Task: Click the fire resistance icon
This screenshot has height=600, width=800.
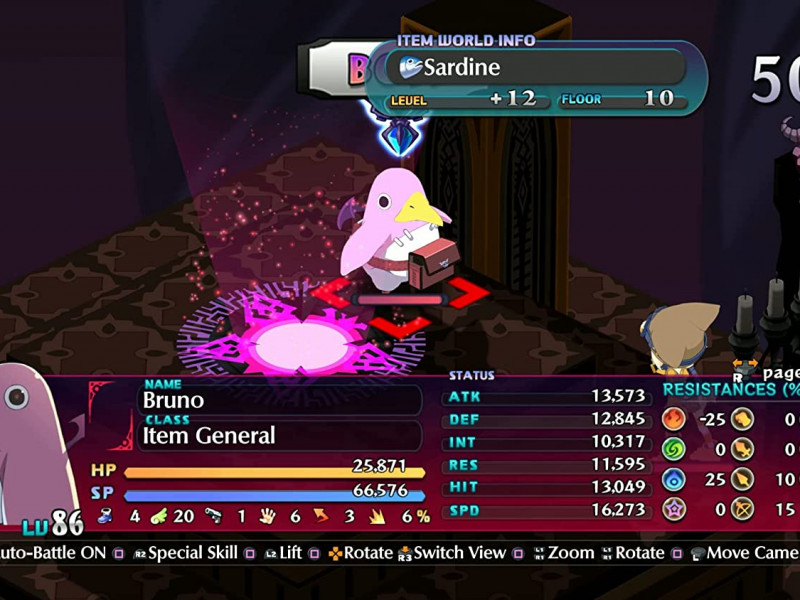Action: [674, 419]
